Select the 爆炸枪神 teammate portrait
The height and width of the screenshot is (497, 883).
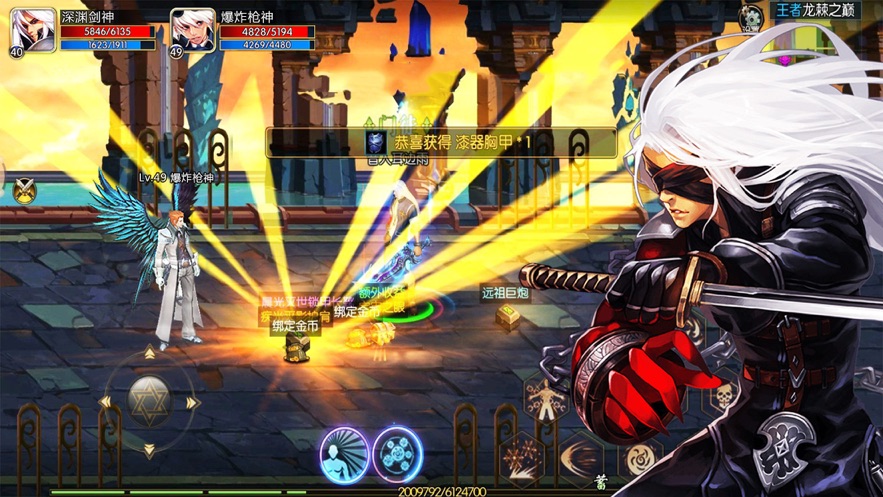coord(193,31)
